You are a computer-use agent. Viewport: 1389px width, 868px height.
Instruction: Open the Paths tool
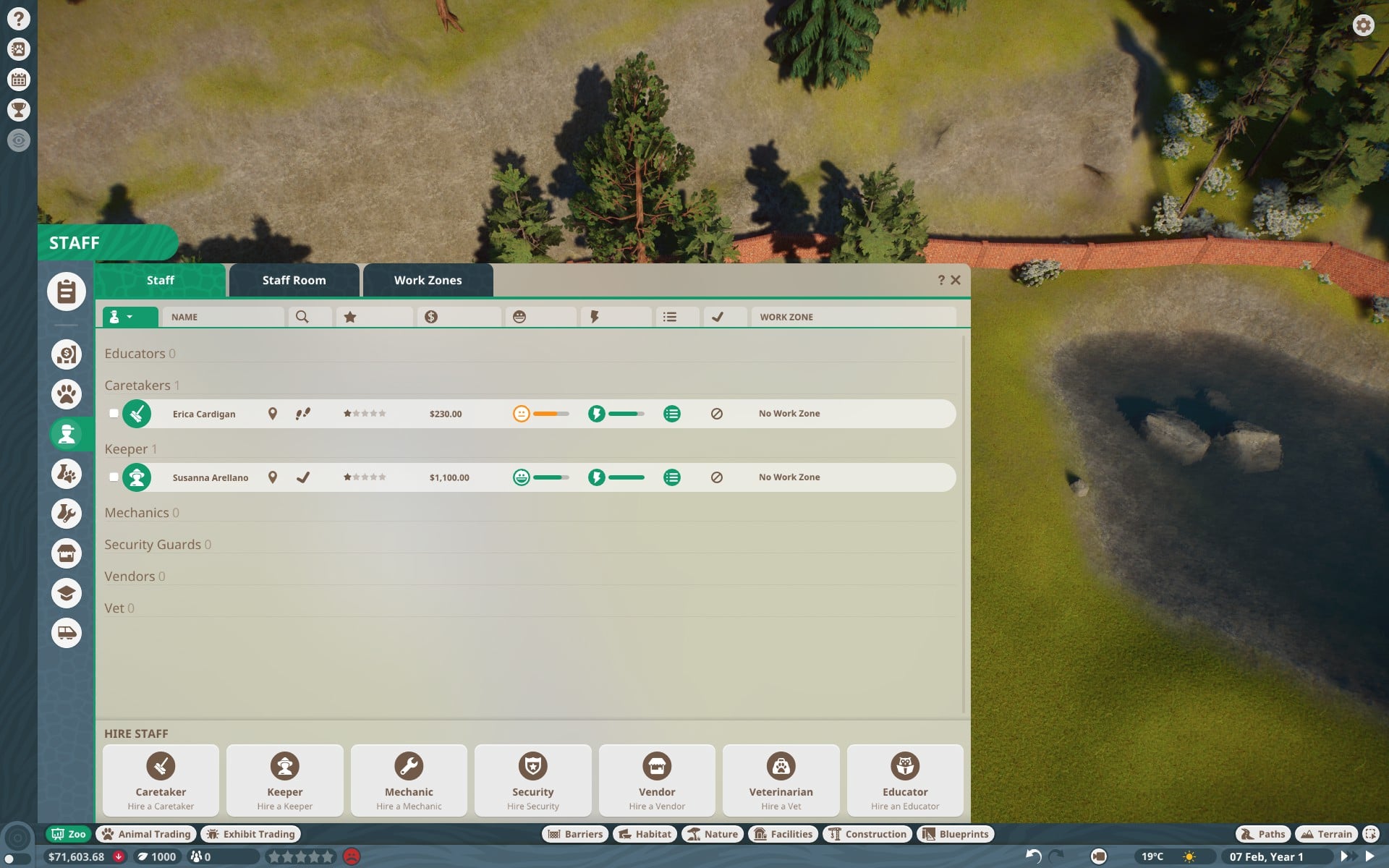click(x=1263, y=834)
